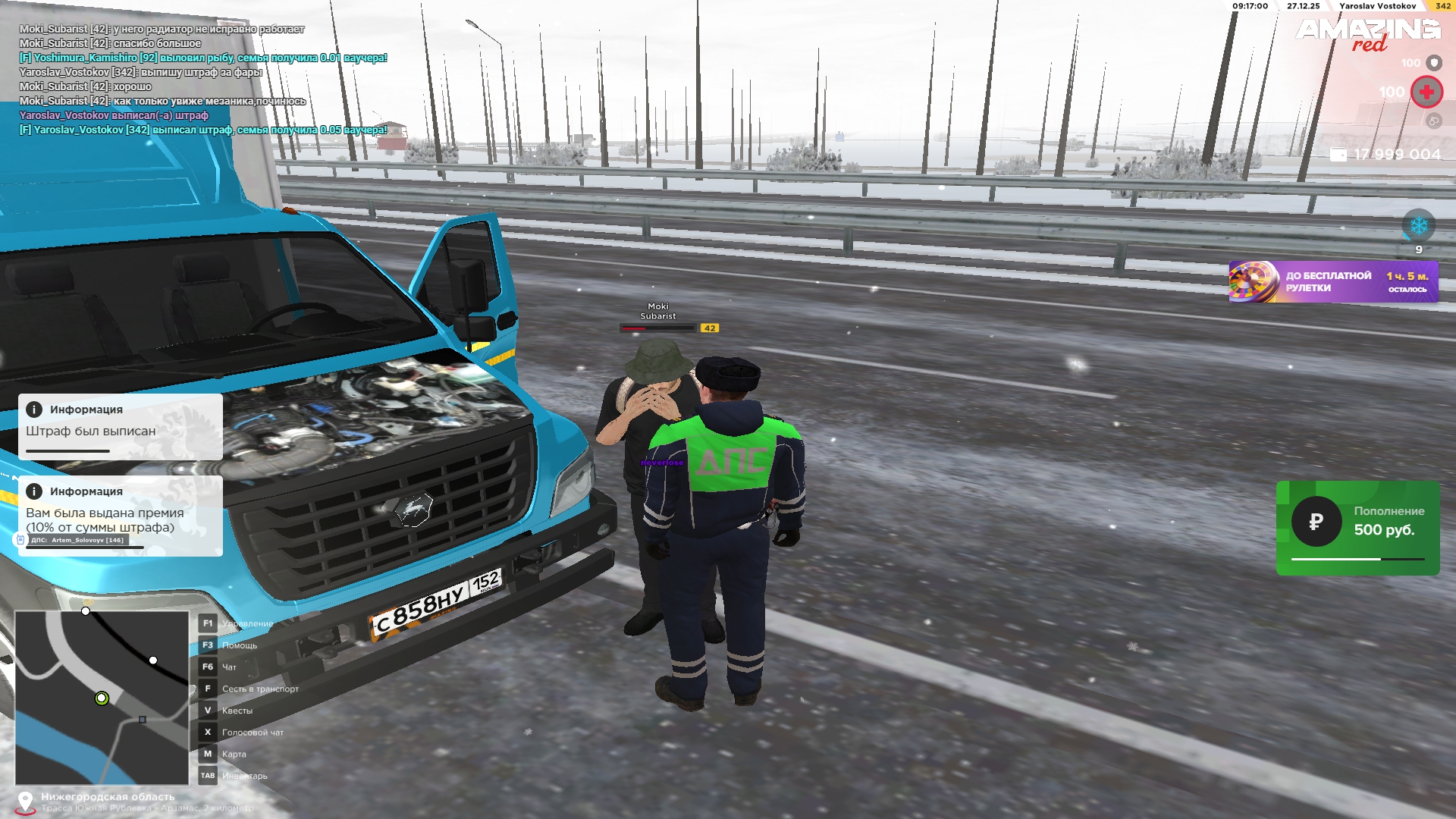Click the red health cross icon
Screen dimensions: 1456x819
pos(1426,93)
